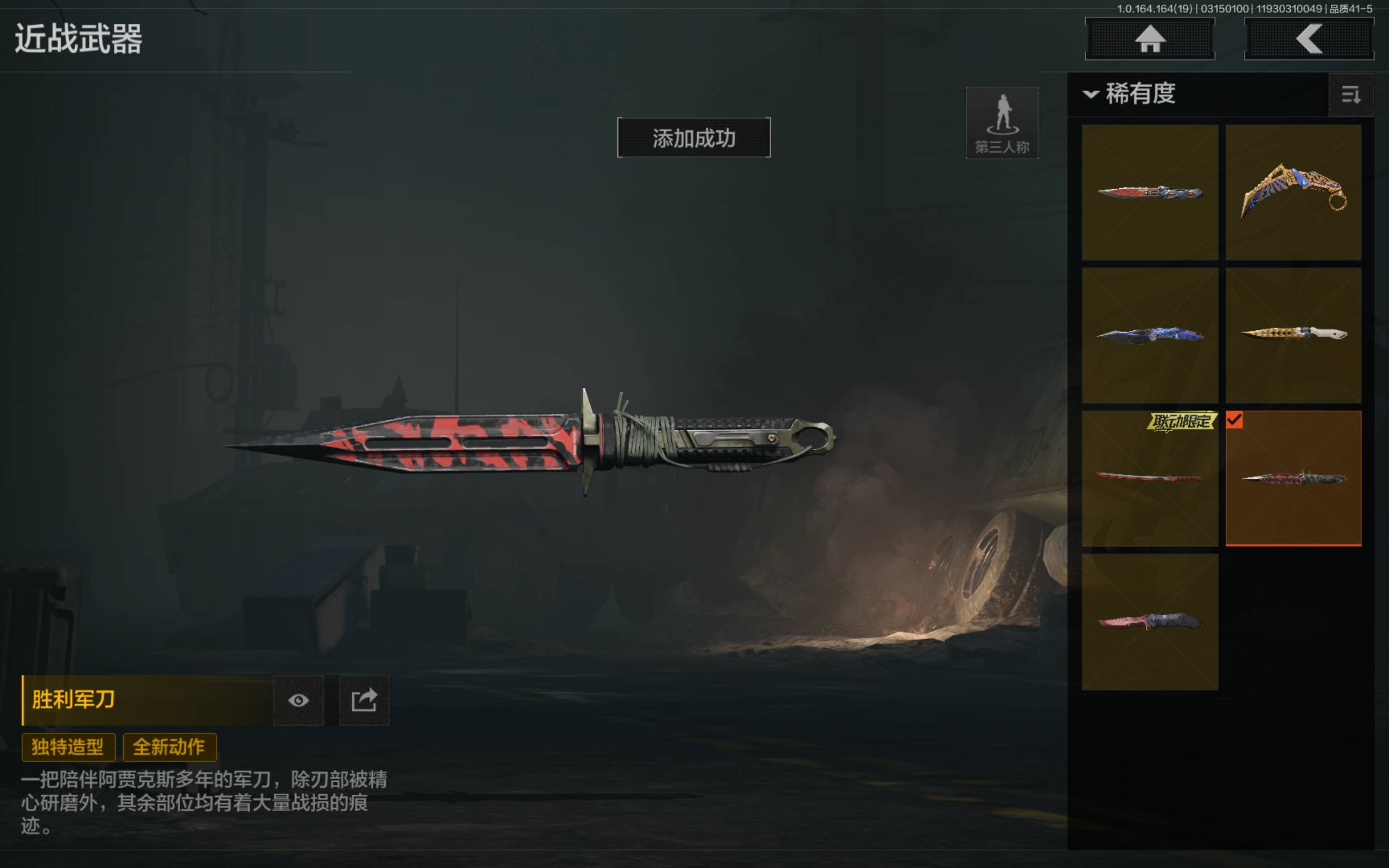The width and height of the screenshot is (1389, 868).
Task: Open the 稀有度 sort dropdown
Action: 1130,93
